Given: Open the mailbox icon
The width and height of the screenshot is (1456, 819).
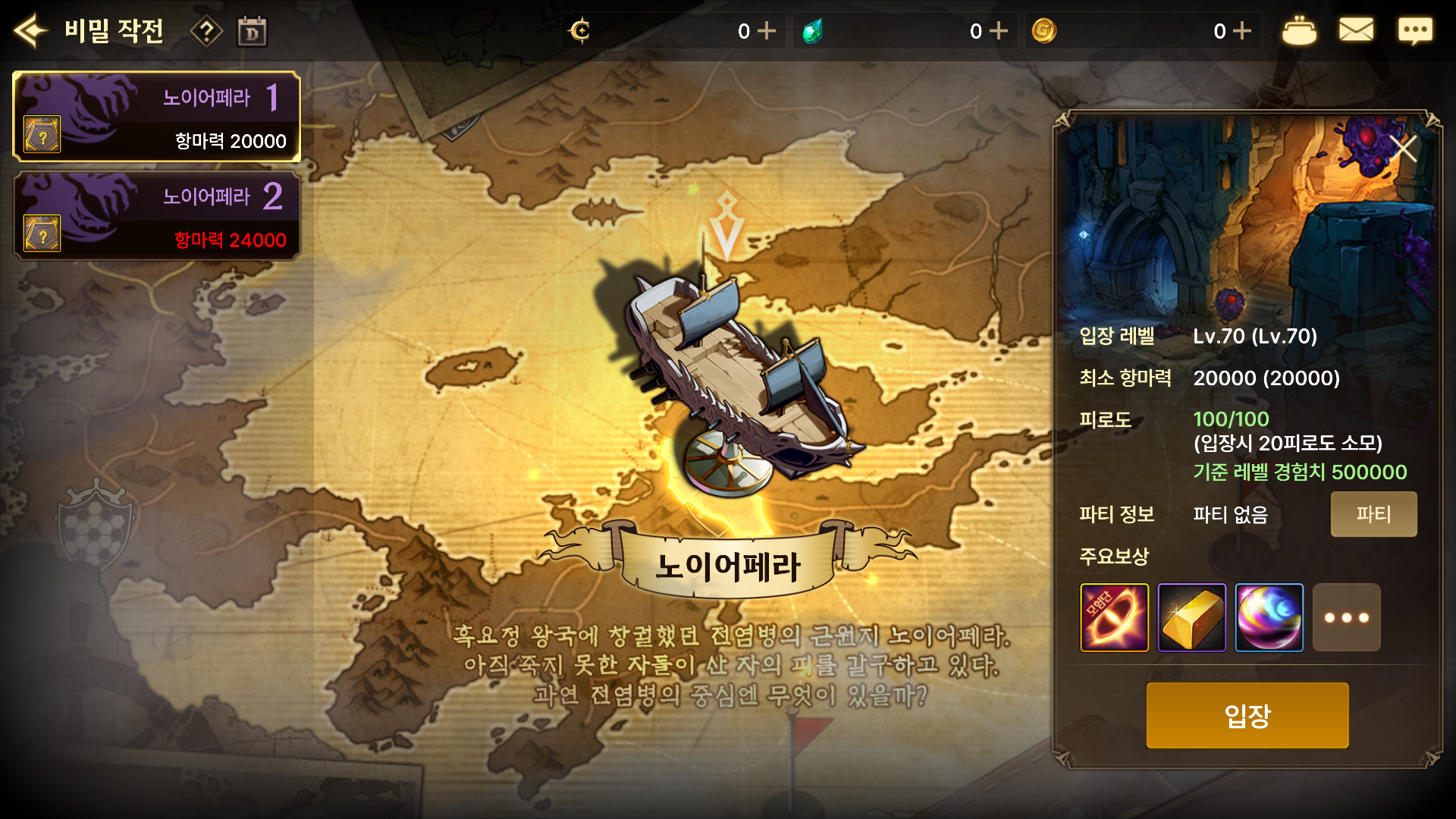Looking at the screenshot, I should click(1357, 30).
